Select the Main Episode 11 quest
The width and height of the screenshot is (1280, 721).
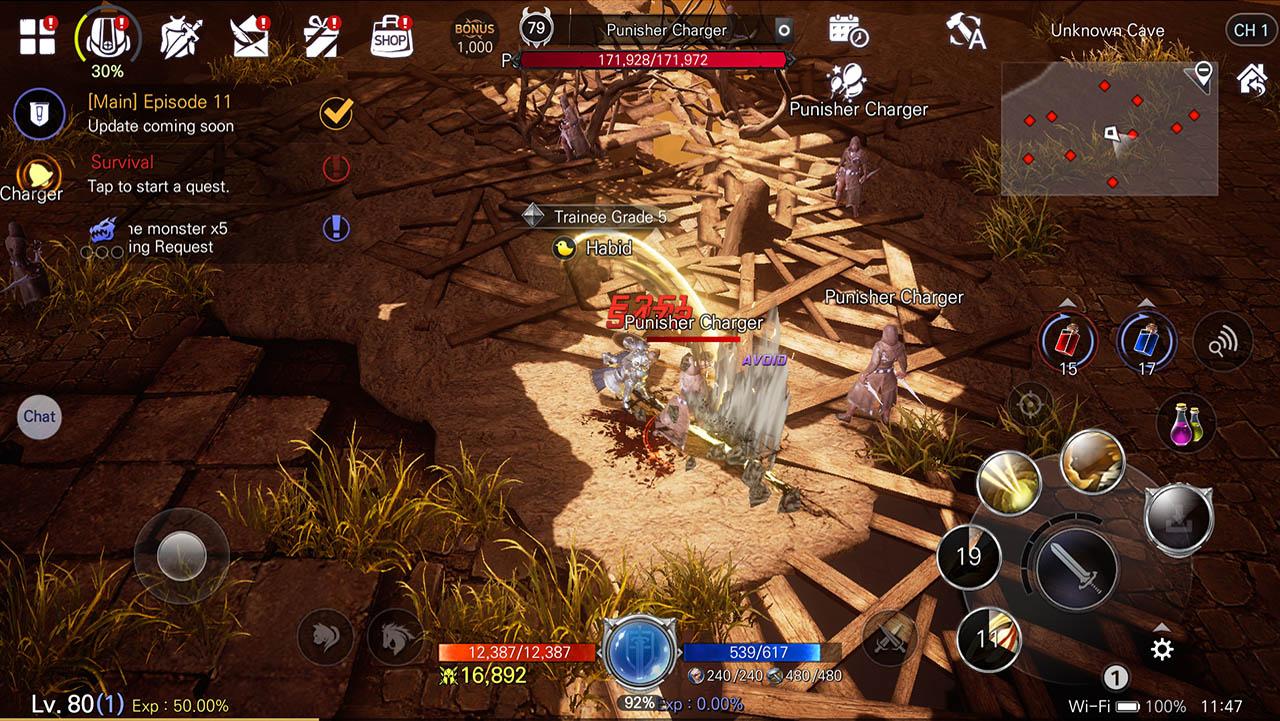point(160,113)
